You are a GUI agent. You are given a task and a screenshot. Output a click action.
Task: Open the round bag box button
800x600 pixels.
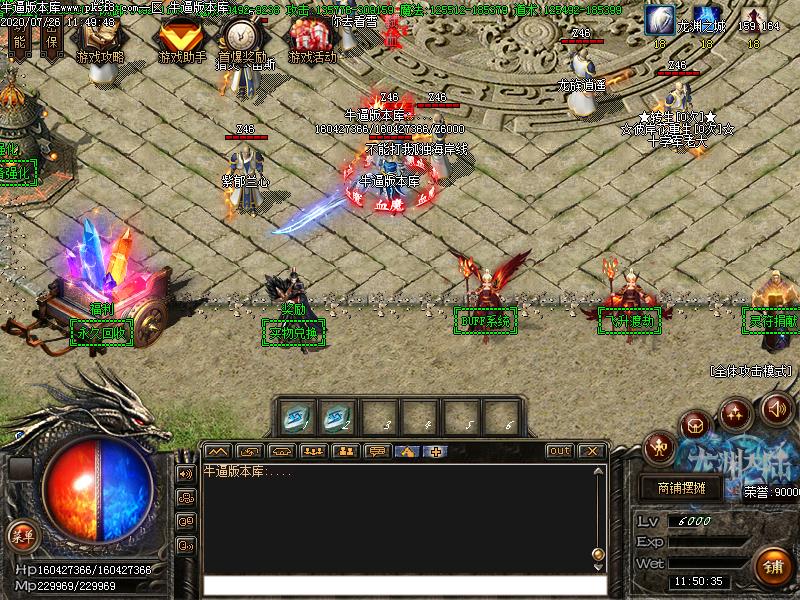[696, 426]
